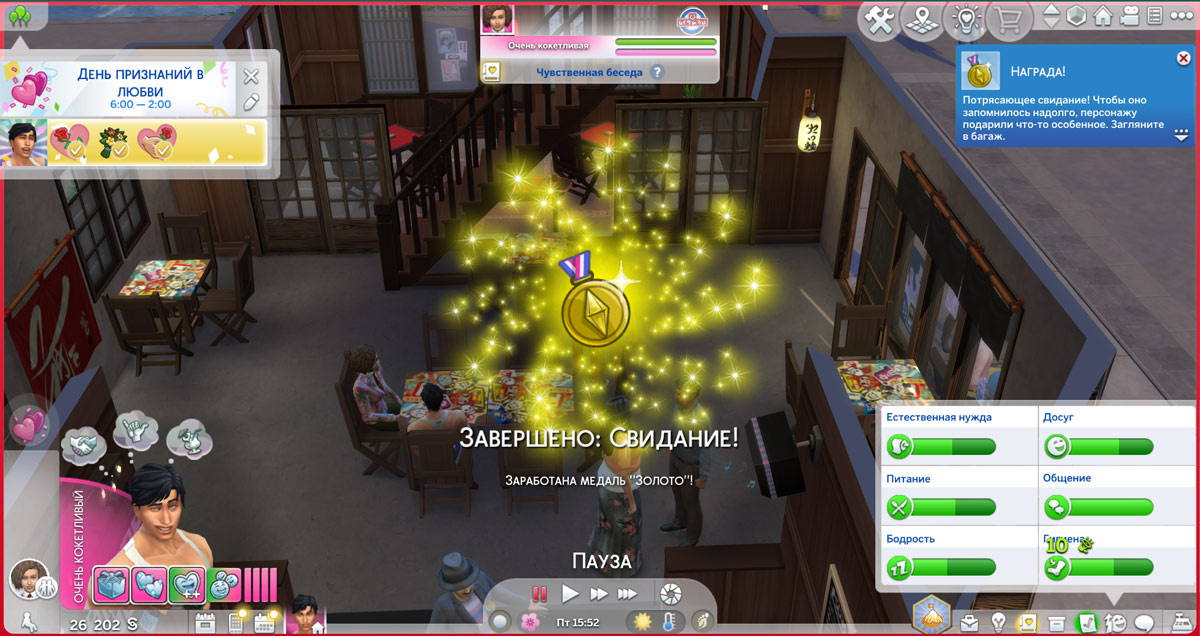Resume game at normal play speed
This screenshot has width=1200, height=636.
pos(570,594)
